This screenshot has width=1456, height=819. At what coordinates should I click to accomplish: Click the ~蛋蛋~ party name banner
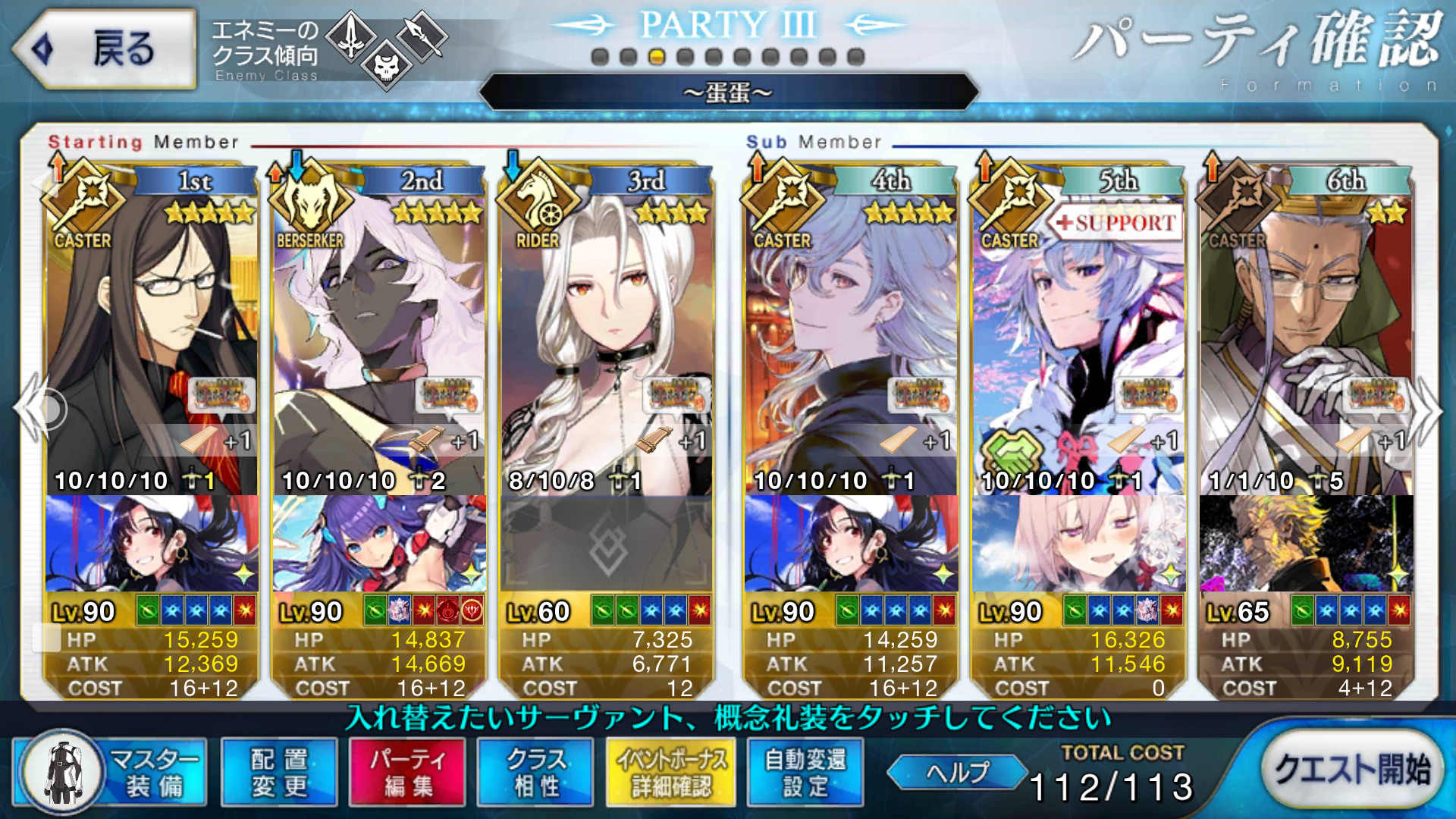[728, 93]
